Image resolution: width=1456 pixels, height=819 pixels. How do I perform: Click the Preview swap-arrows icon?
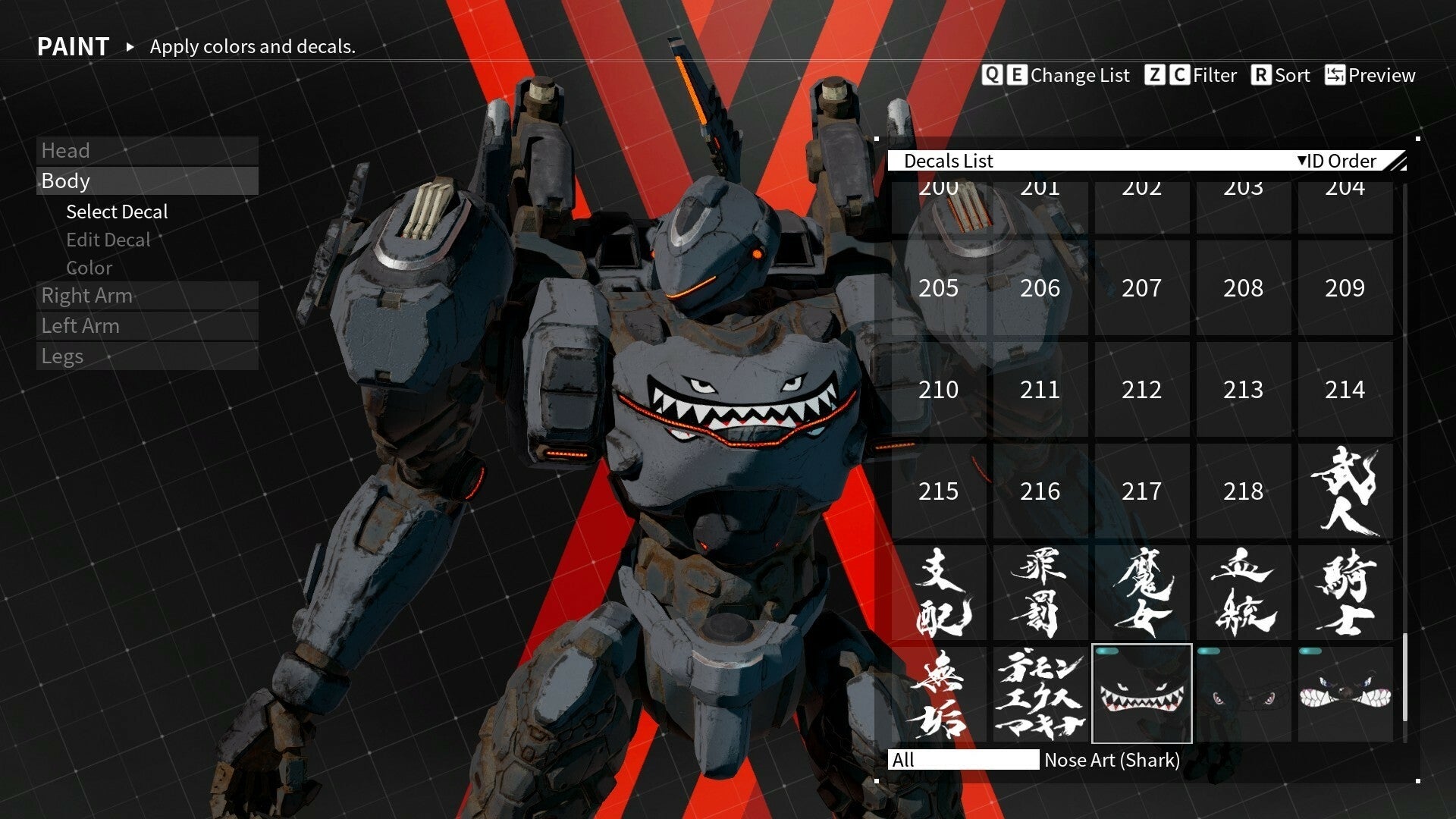click(1335, 75)
